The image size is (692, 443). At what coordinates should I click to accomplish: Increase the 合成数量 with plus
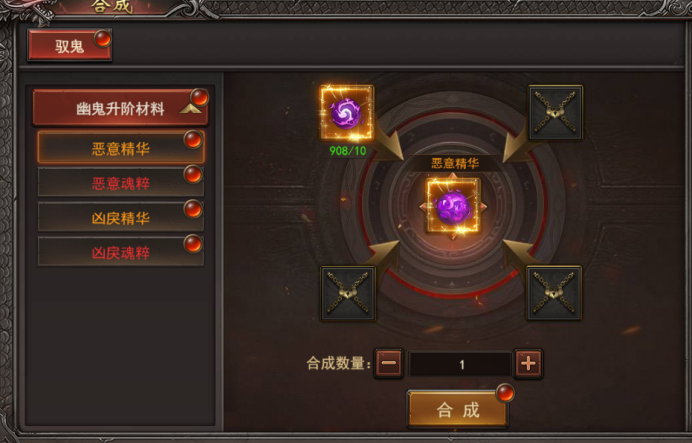(529, 364)
